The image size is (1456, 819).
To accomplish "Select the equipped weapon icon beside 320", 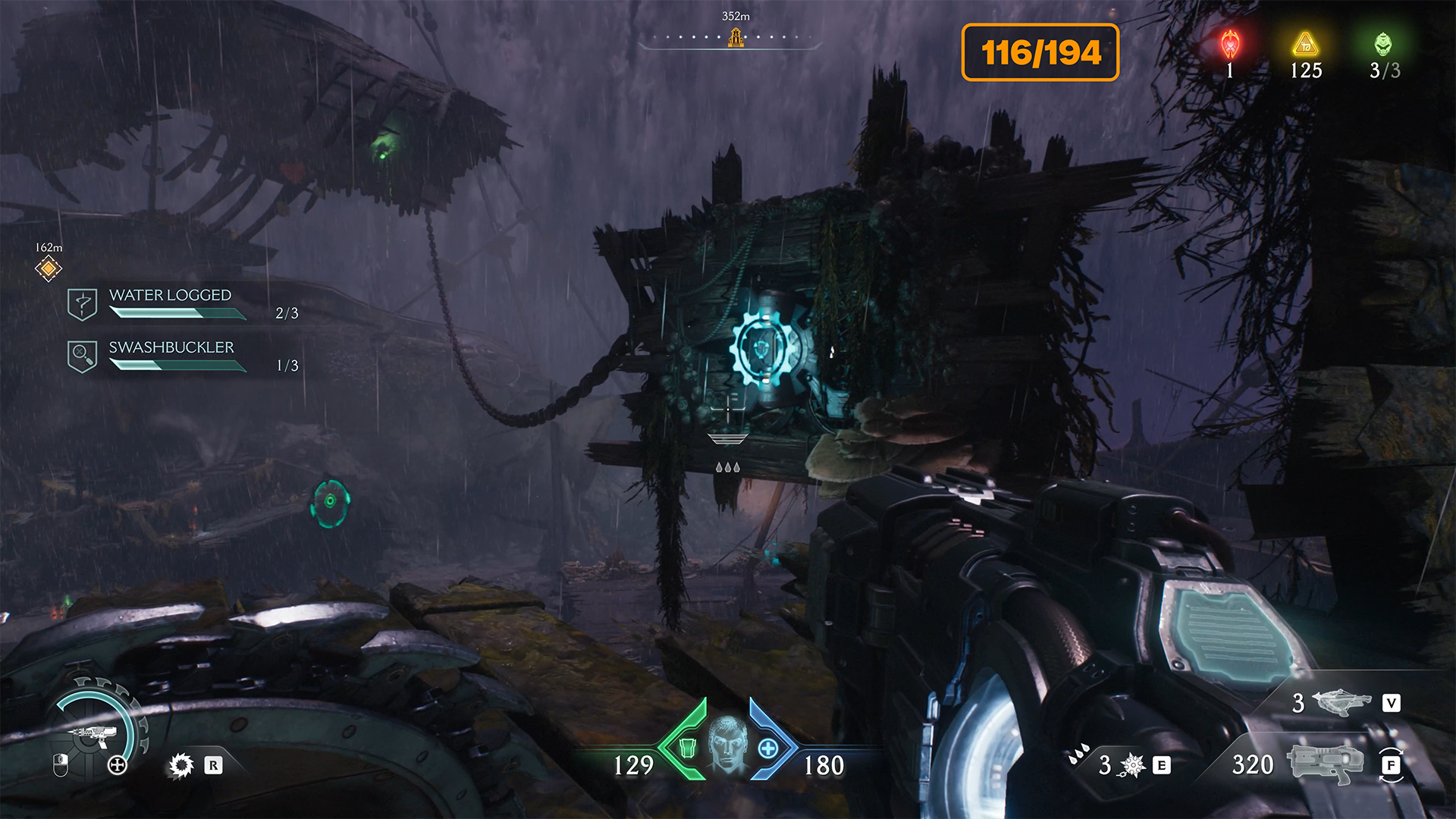I will [1325, 763].
